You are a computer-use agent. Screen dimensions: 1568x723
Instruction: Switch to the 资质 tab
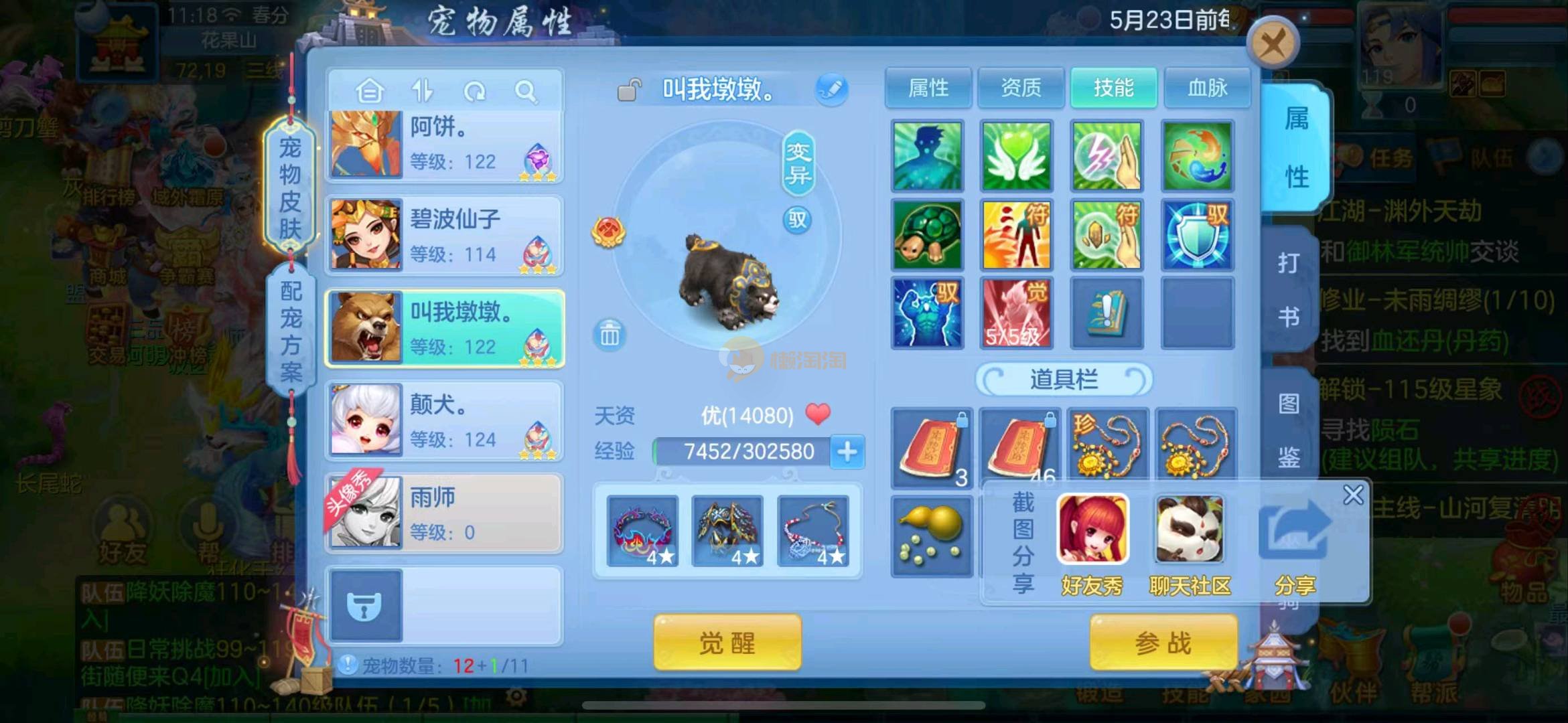tap(1021, 88)
